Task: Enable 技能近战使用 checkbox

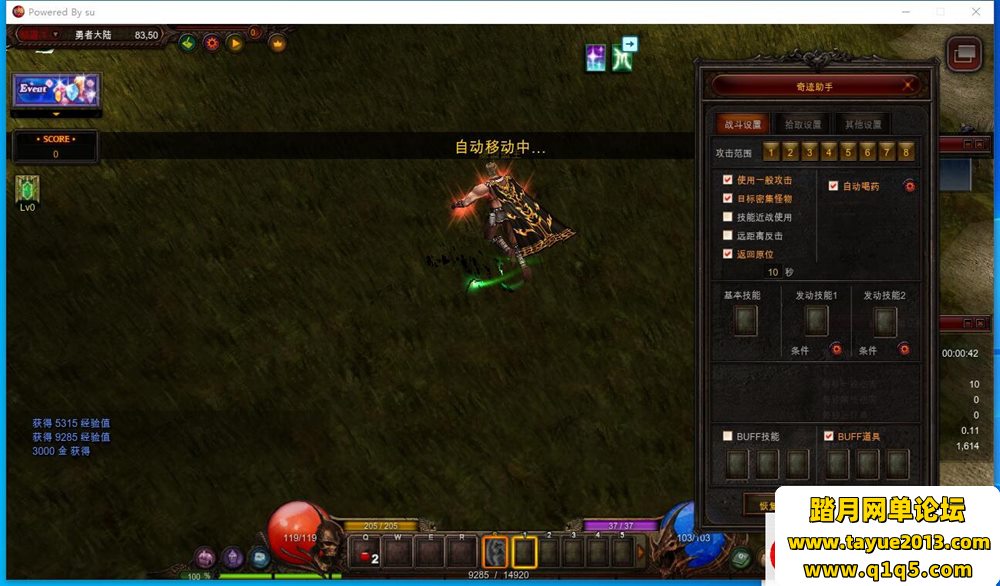Action: point(728,217)
